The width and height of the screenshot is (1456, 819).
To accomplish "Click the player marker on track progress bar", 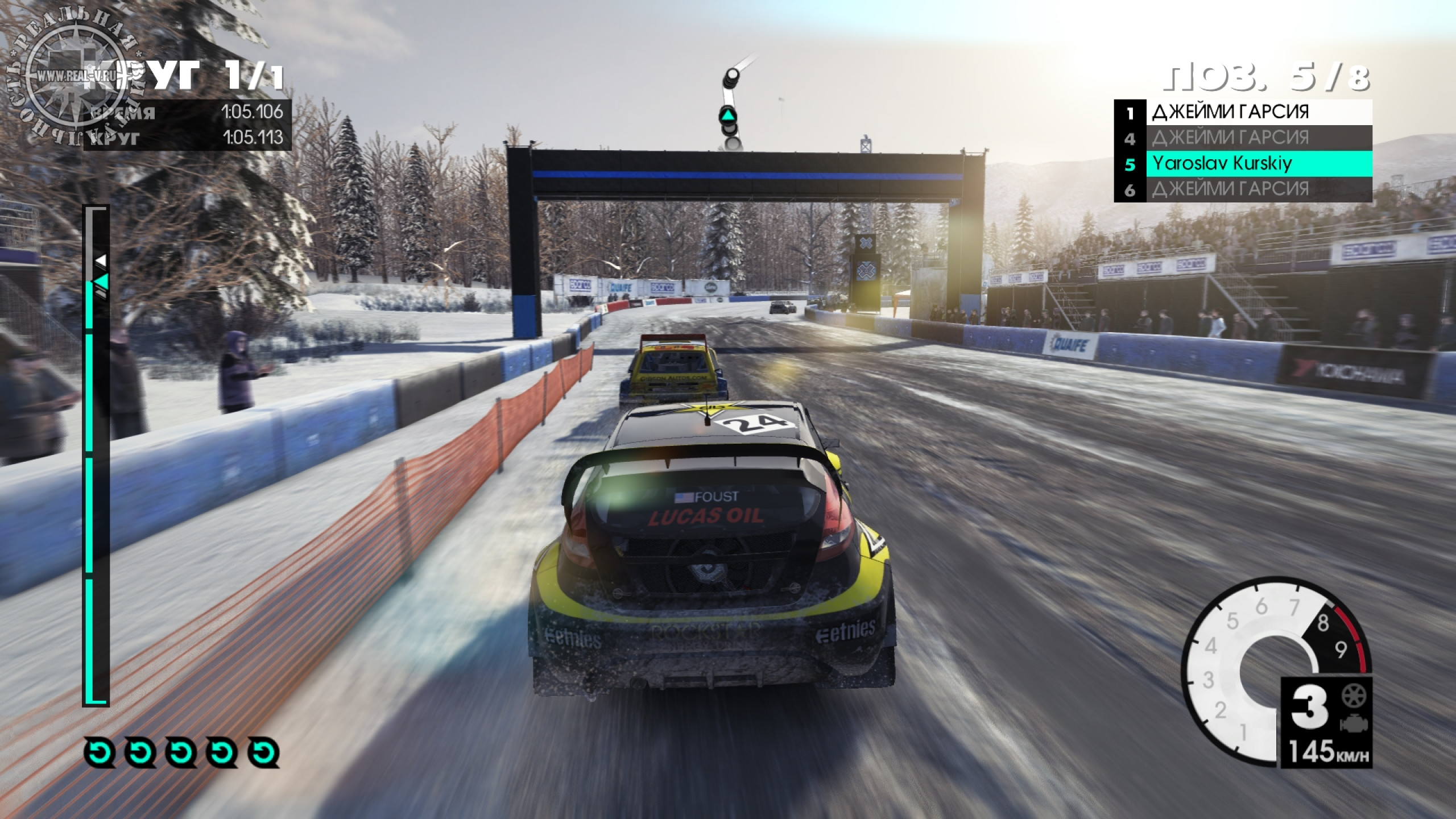I will tap(101, 282).
